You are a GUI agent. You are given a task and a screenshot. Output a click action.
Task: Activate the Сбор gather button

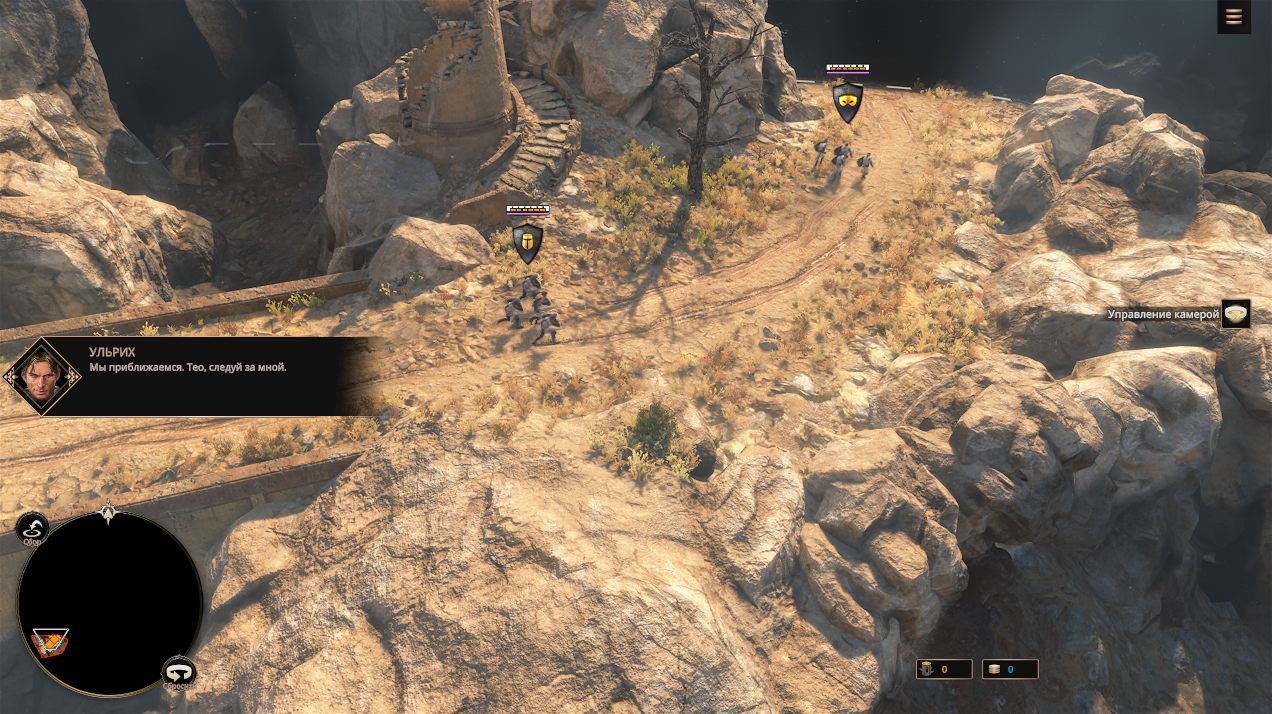(33, 529)
